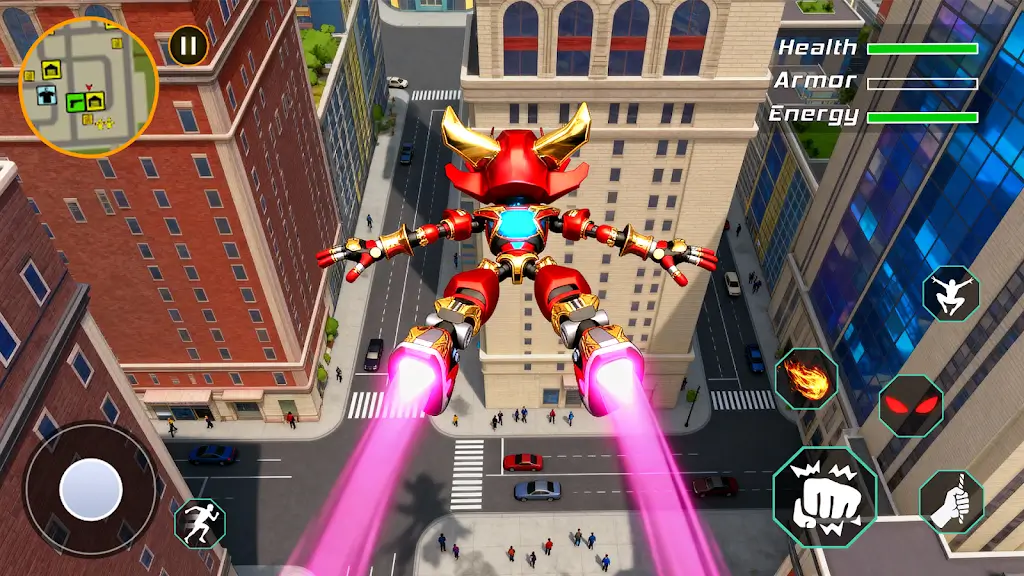1024x576 pixels.
Task: Activate the sprint running-man button
Action: pyautogui.click(x=200, y=522)
